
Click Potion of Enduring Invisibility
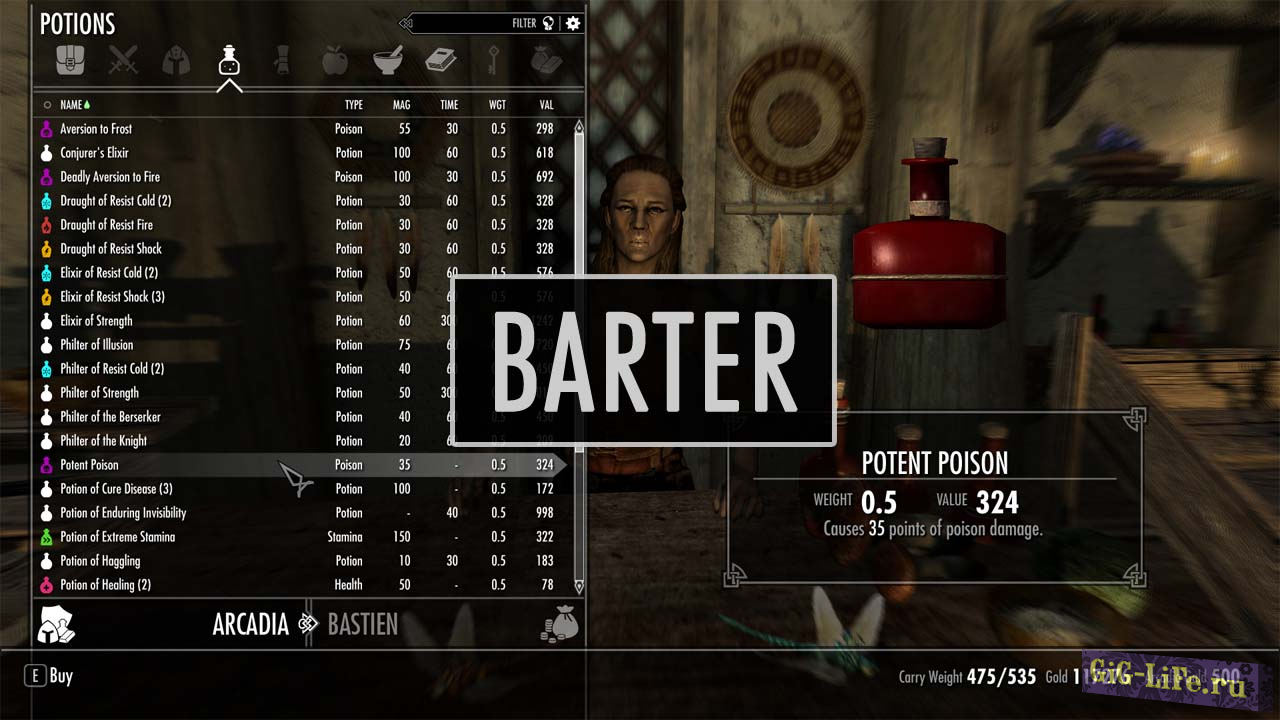pyautogui.click(x=123, y=513)
